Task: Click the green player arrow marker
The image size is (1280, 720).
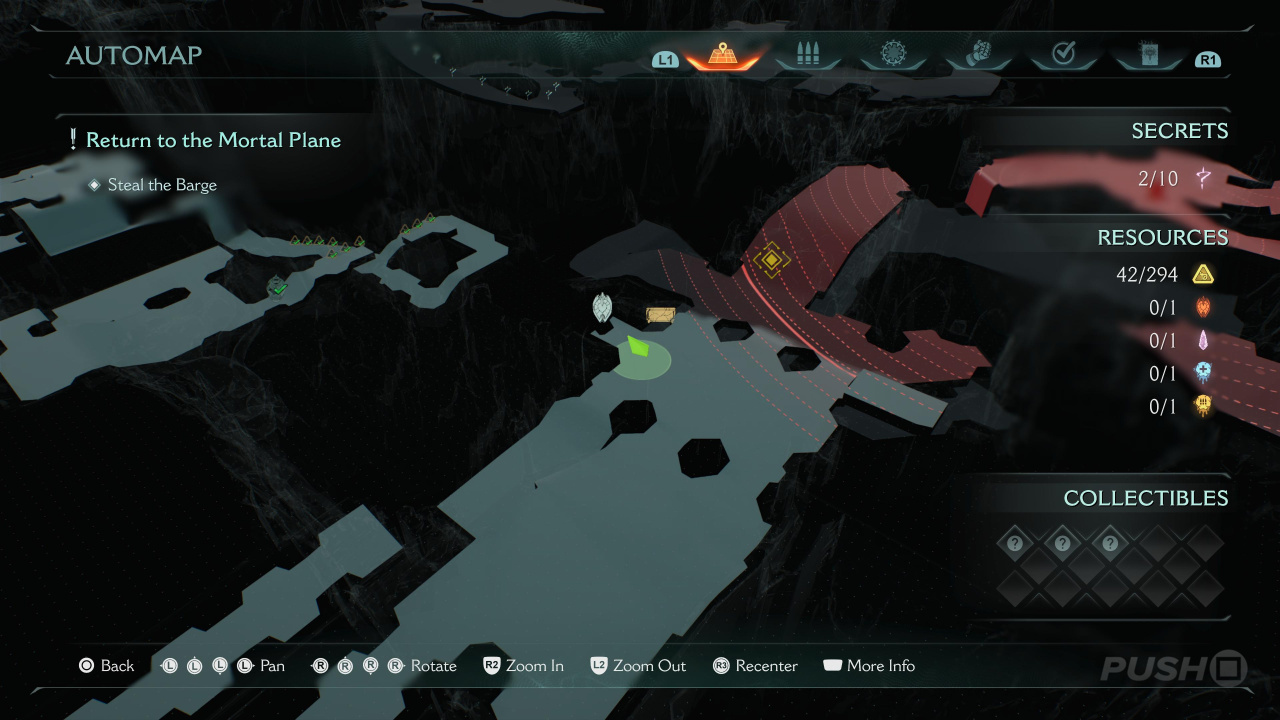Action: point(637,349)
